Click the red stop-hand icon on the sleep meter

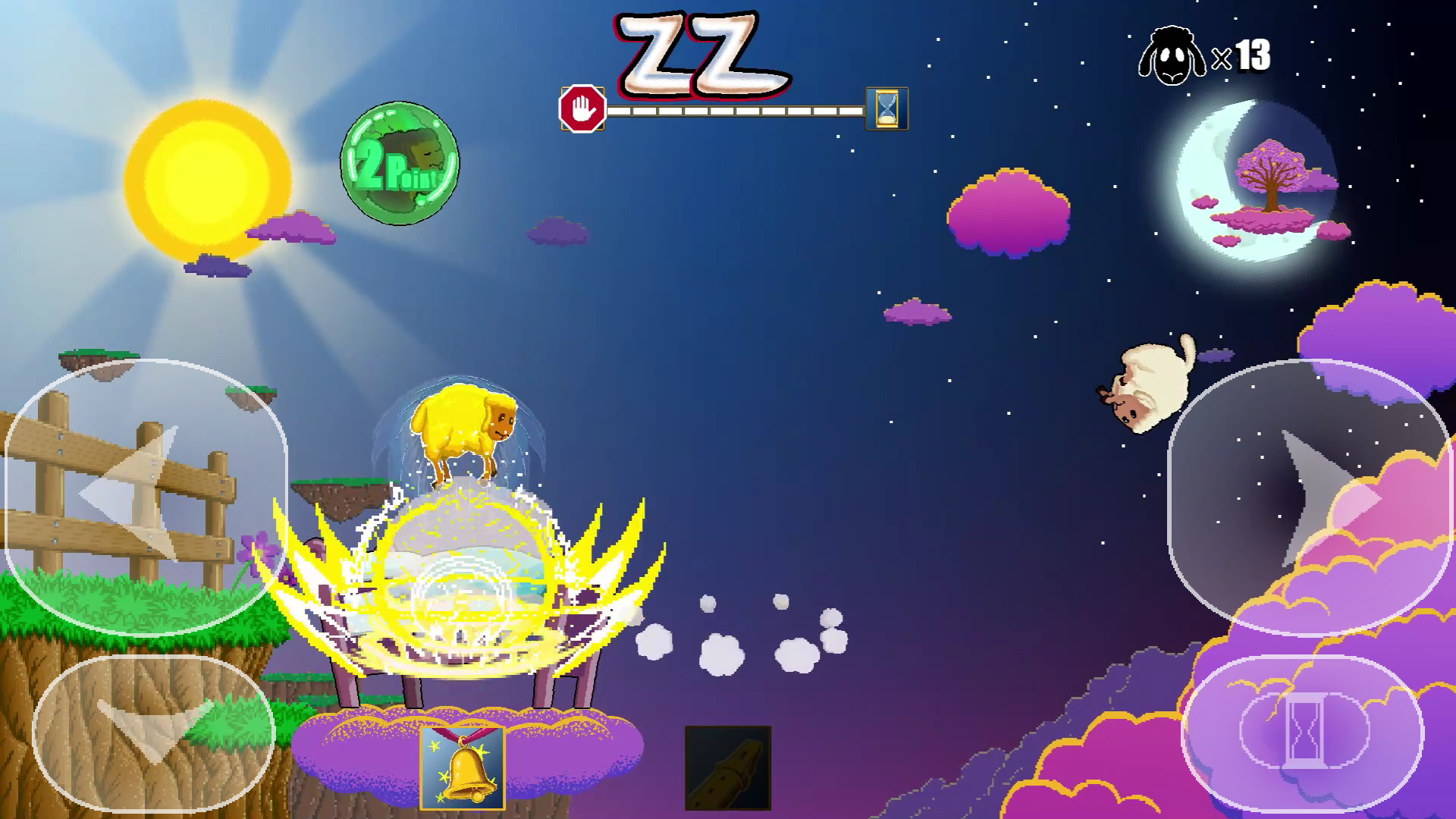581,108
